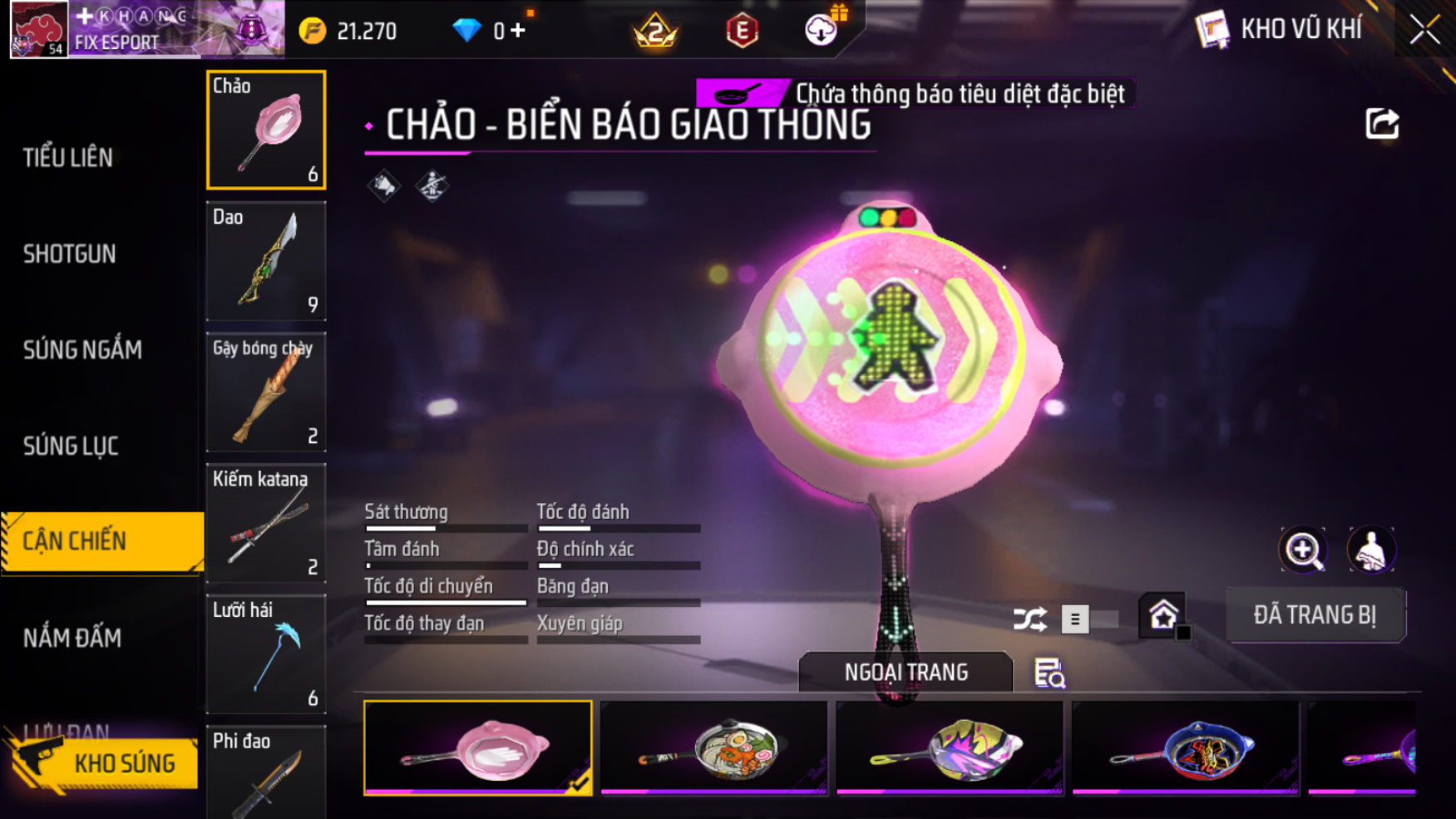Select the TIỂU LIÊN weapon category
The image size is (1456, 819).
(x=68, y=157)
